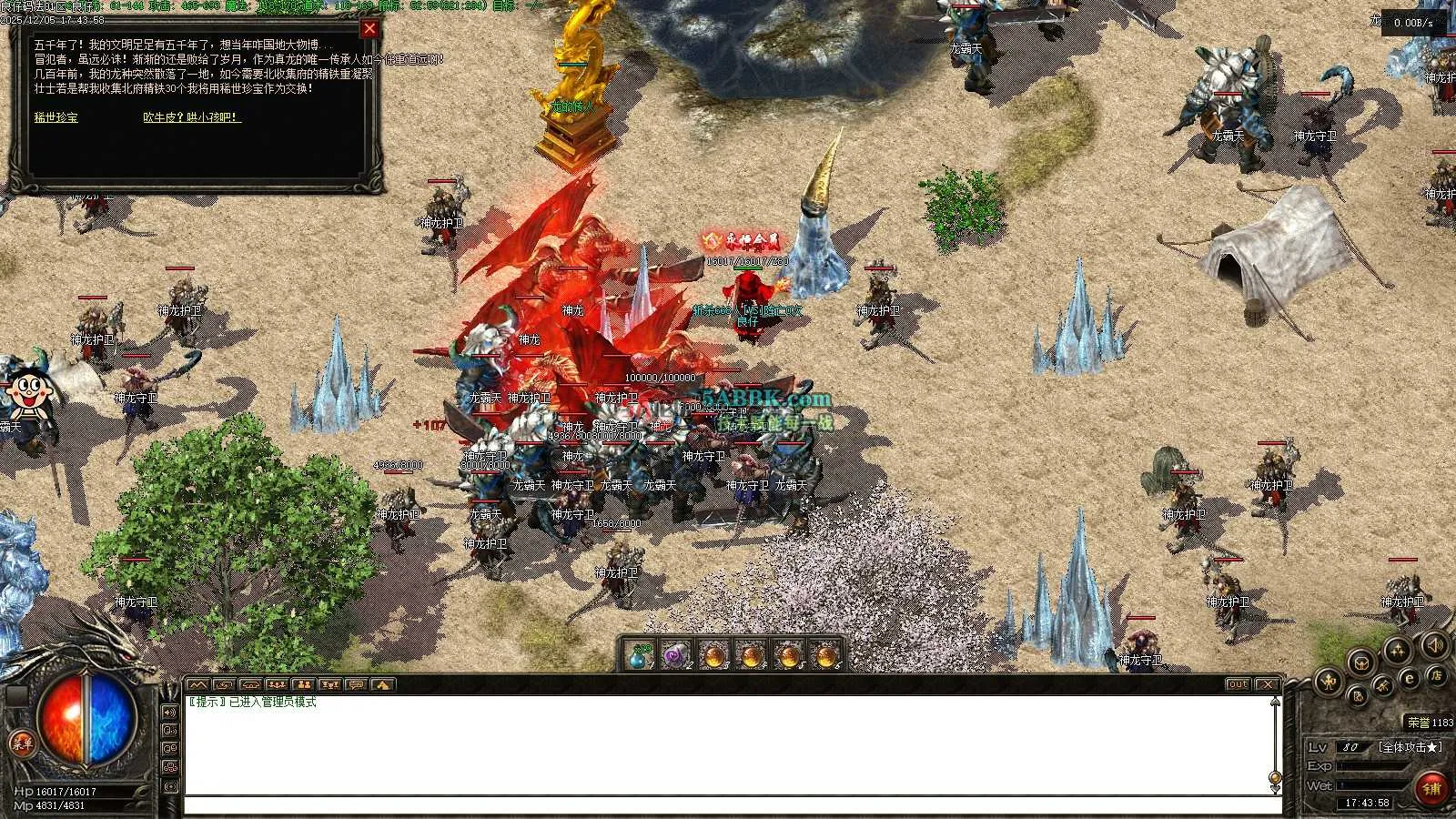The image size is (1456, 819).
Task: Click the 'out' button above chat
Action: tap(1238, 684)
